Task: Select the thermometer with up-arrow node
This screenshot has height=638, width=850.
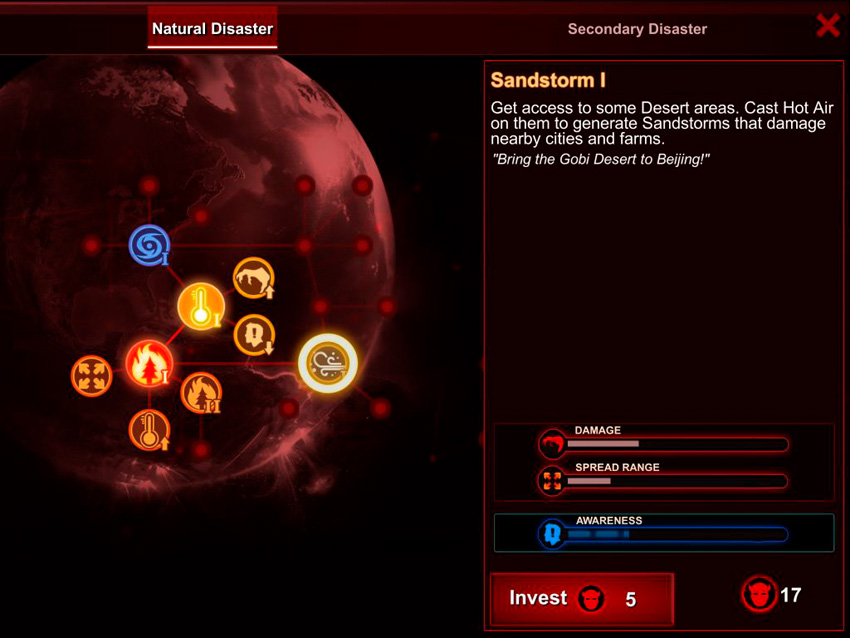Action: click(149, 430)
